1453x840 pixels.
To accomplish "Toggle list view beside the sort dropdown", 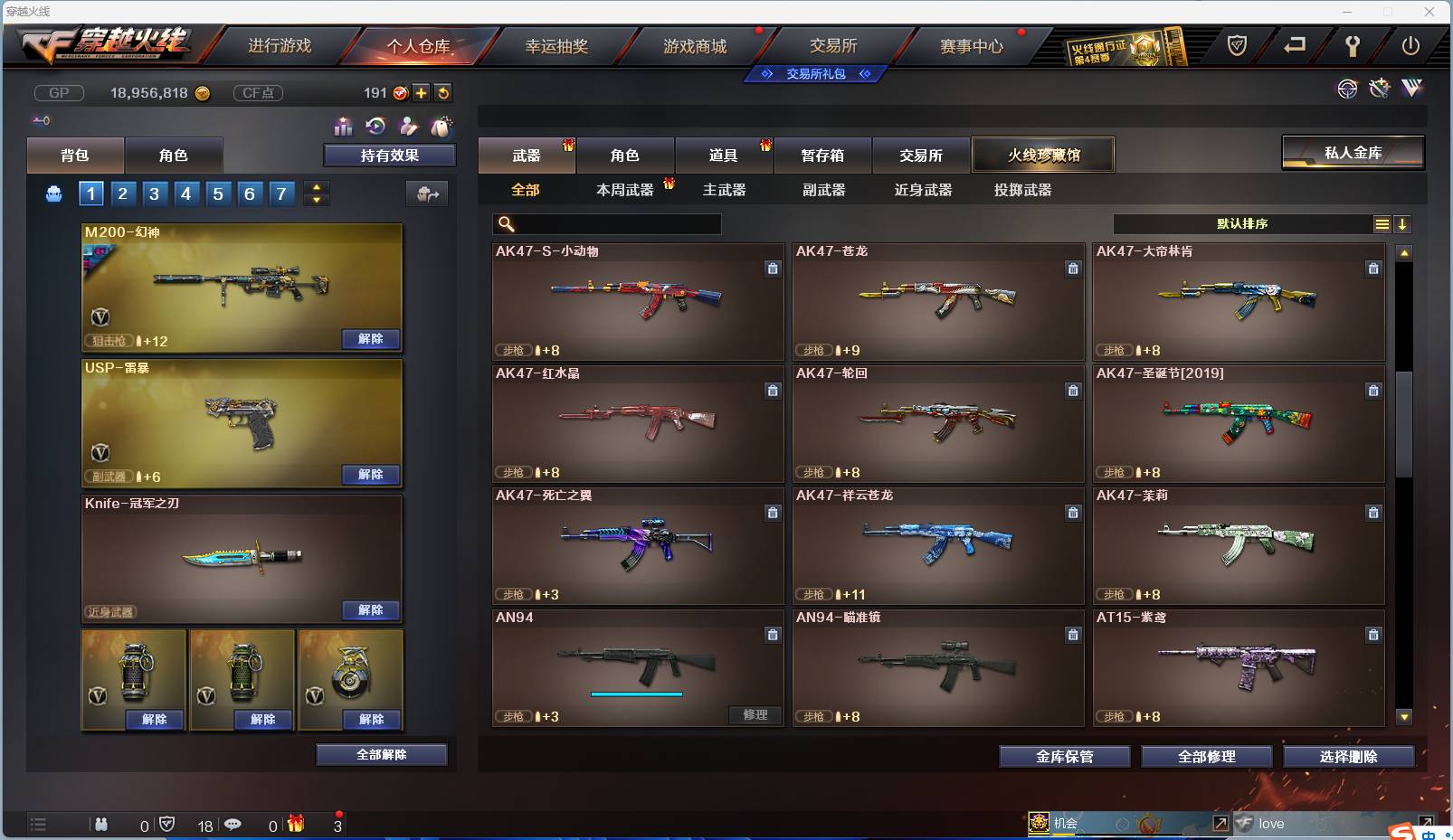I will (x=1383, y=223).
